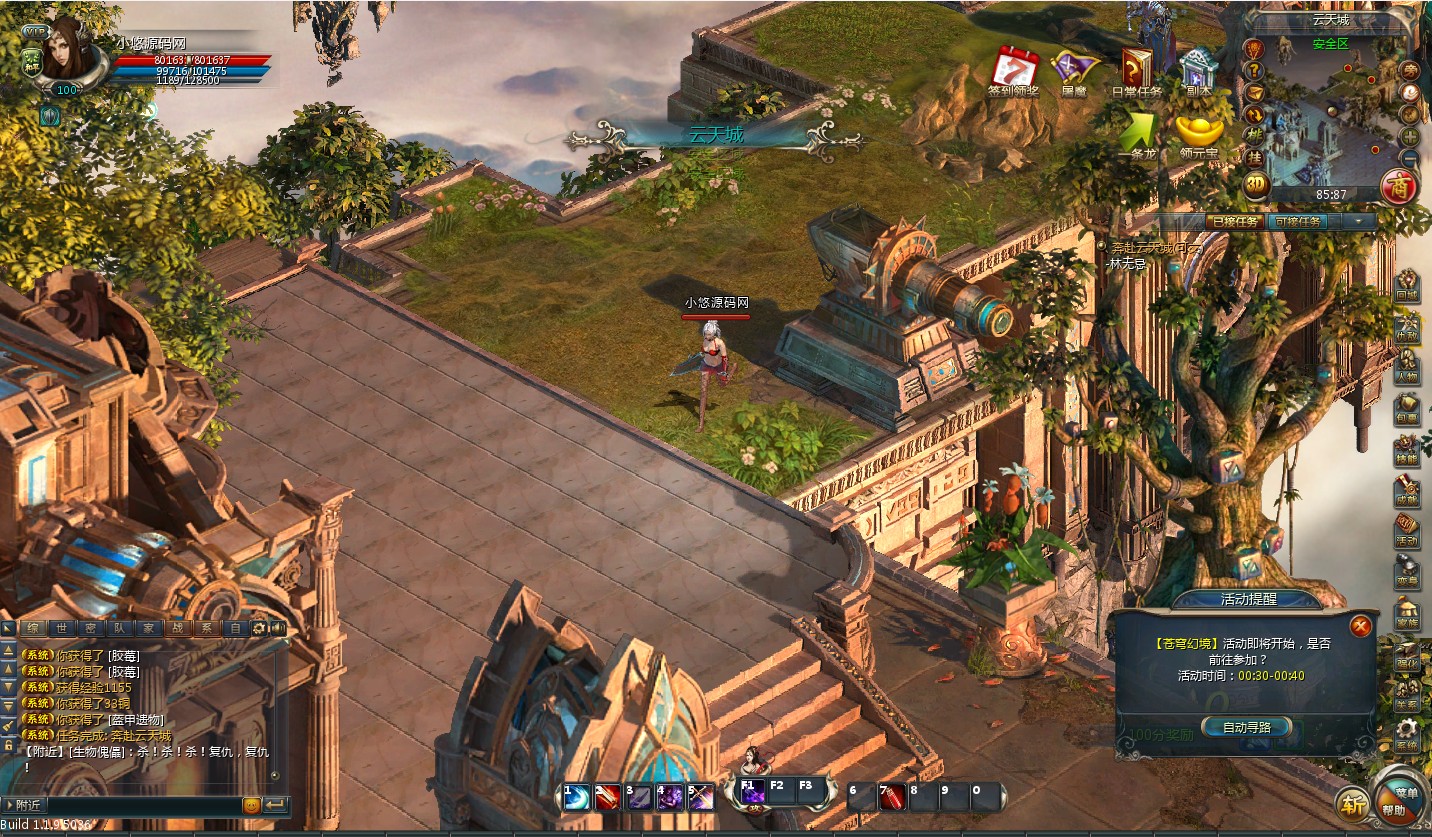The height and width of the screenshot is (837, 1432).
Task: Toggle the 3D view button by the minimap
Action: tap(1256, 184)
